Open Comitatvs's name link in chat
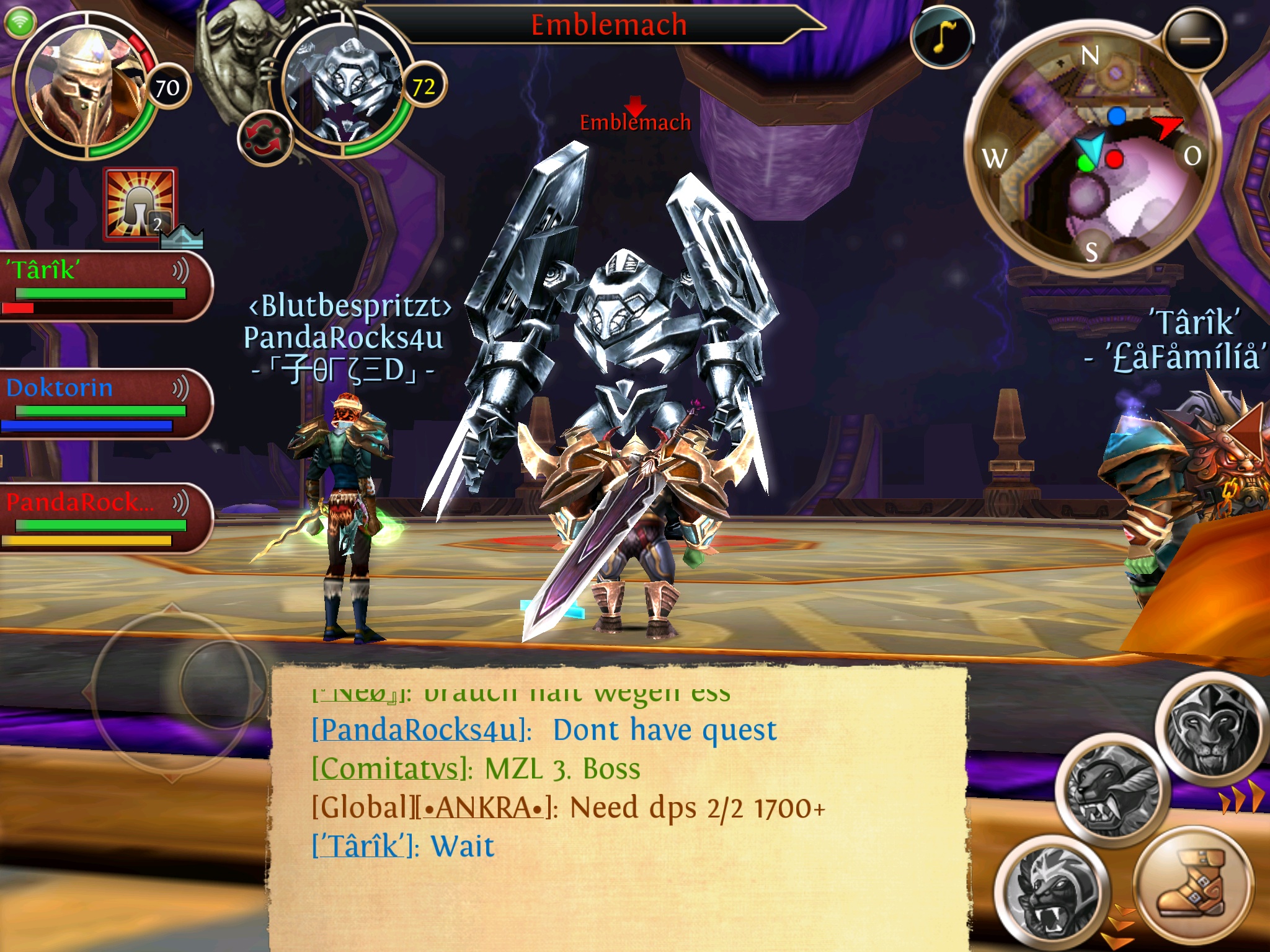This screenshot has height=952, width=1270. tap(391, 769)
